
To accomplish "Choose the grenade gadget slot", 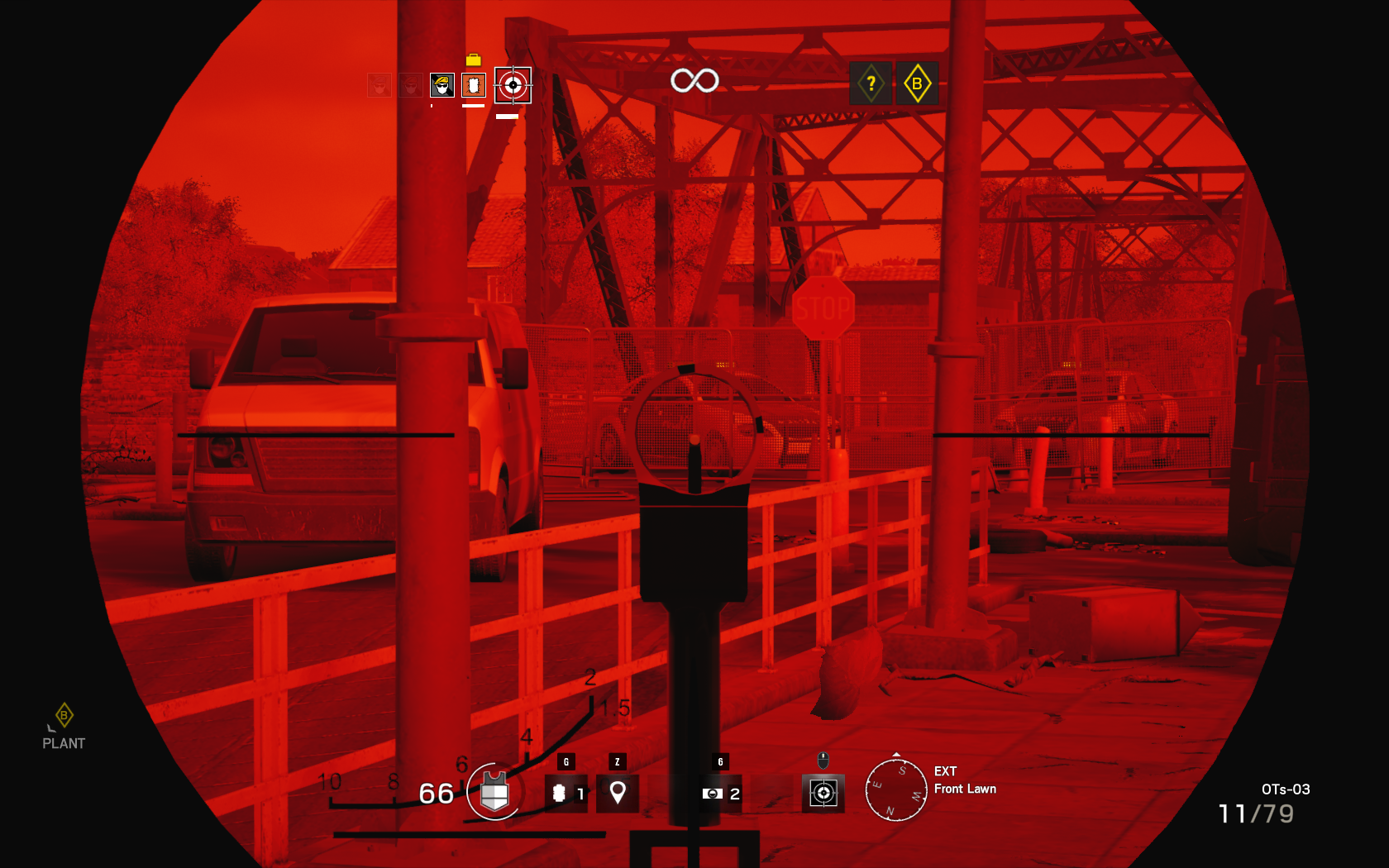I will pyautogui.click(x=566, y=794).
